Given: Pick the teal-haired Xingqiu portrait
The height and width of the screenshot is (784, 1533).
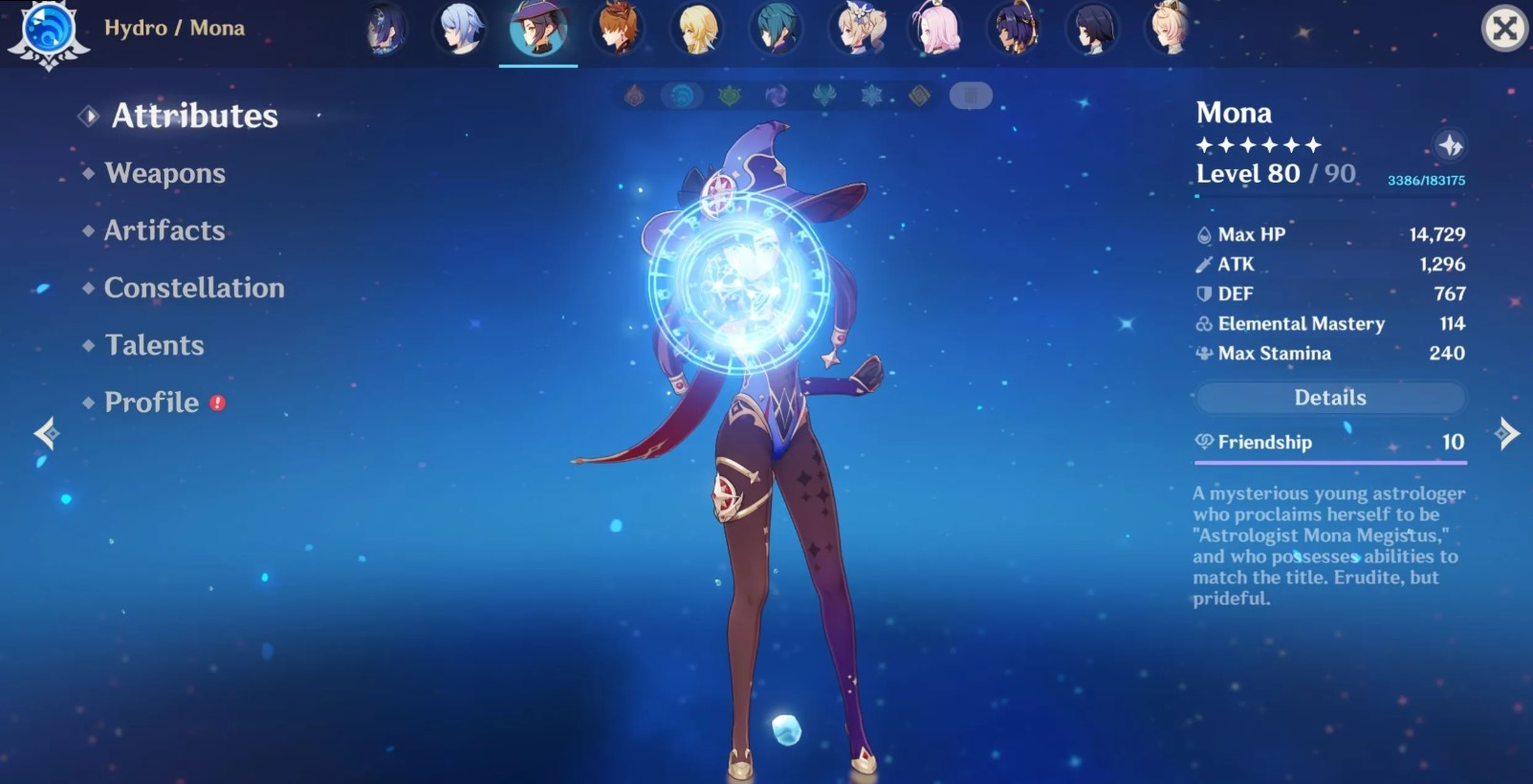Looking at the screenshot, I should point(777,28).
